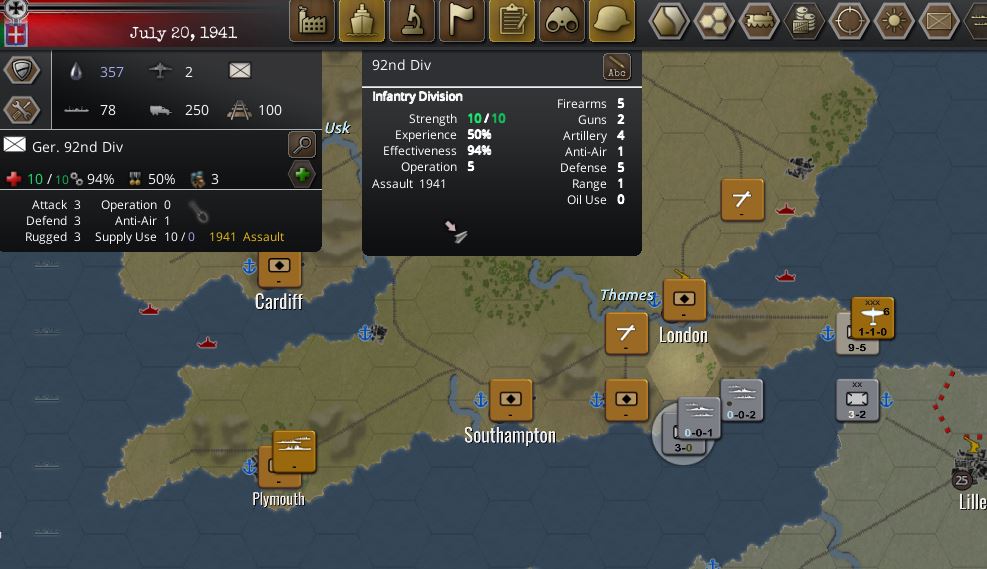Reinforce the unit with green plus button

[301, 175]
